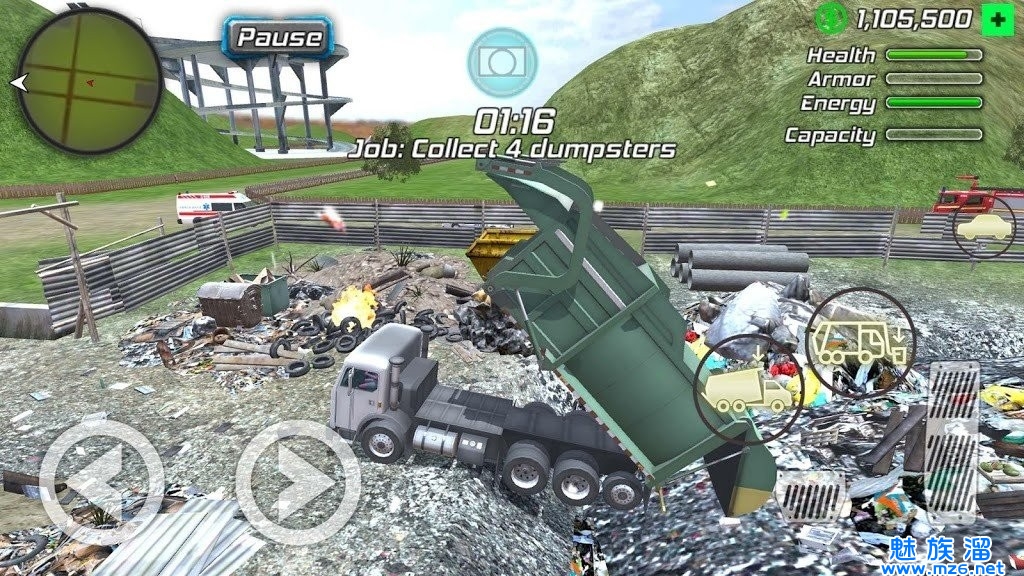The image size is (1024, 576).
Task: Hit the tall gas pedal
Action: pos(952,440)
